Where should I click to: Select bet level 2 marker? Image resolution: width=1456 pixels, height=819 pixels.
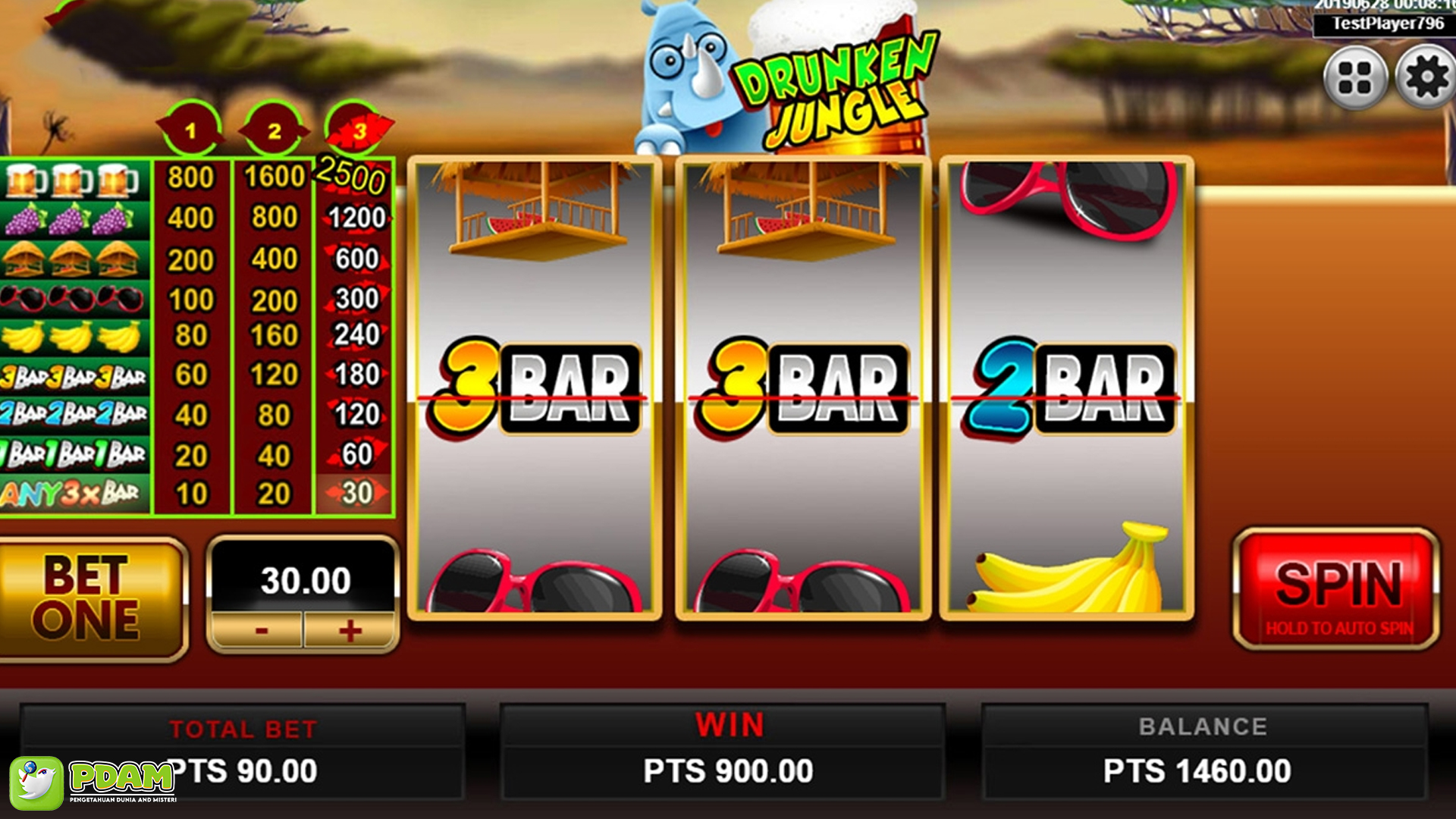tap(275, 127)
